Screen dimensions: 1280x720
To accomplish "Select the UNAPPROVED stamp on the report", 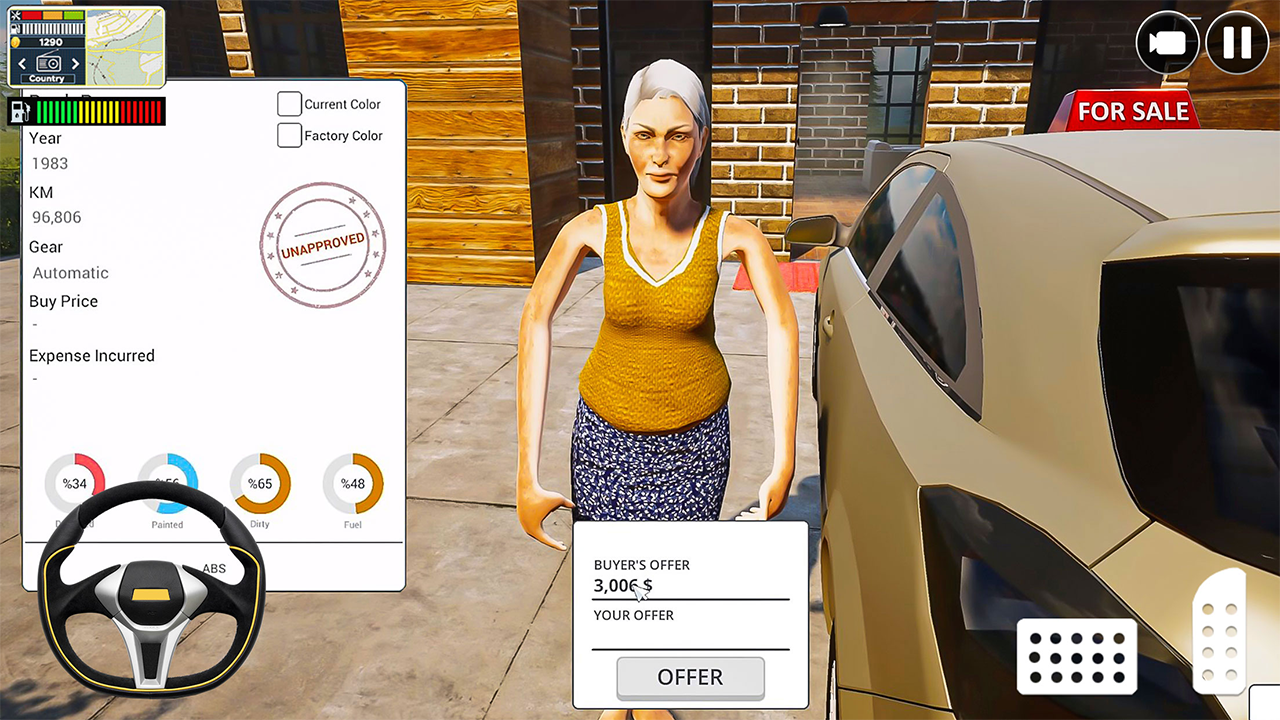I will pyautogui.click(x=322, y=246).
